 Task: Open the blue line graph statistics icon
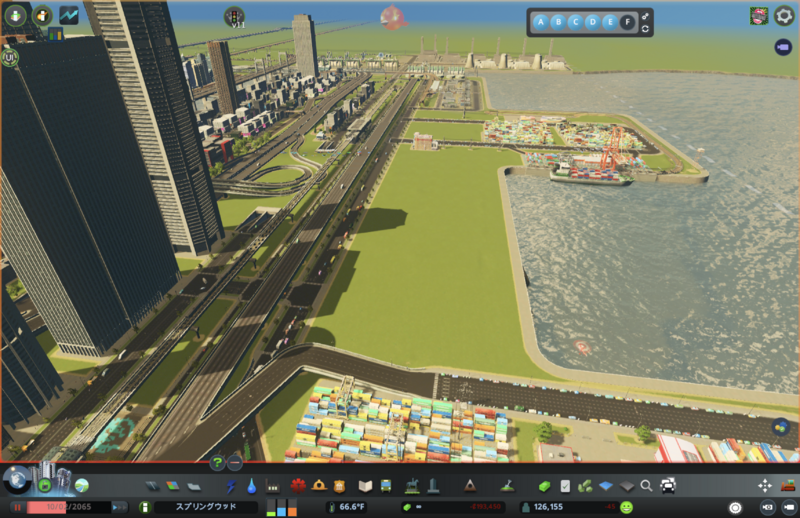69,16
